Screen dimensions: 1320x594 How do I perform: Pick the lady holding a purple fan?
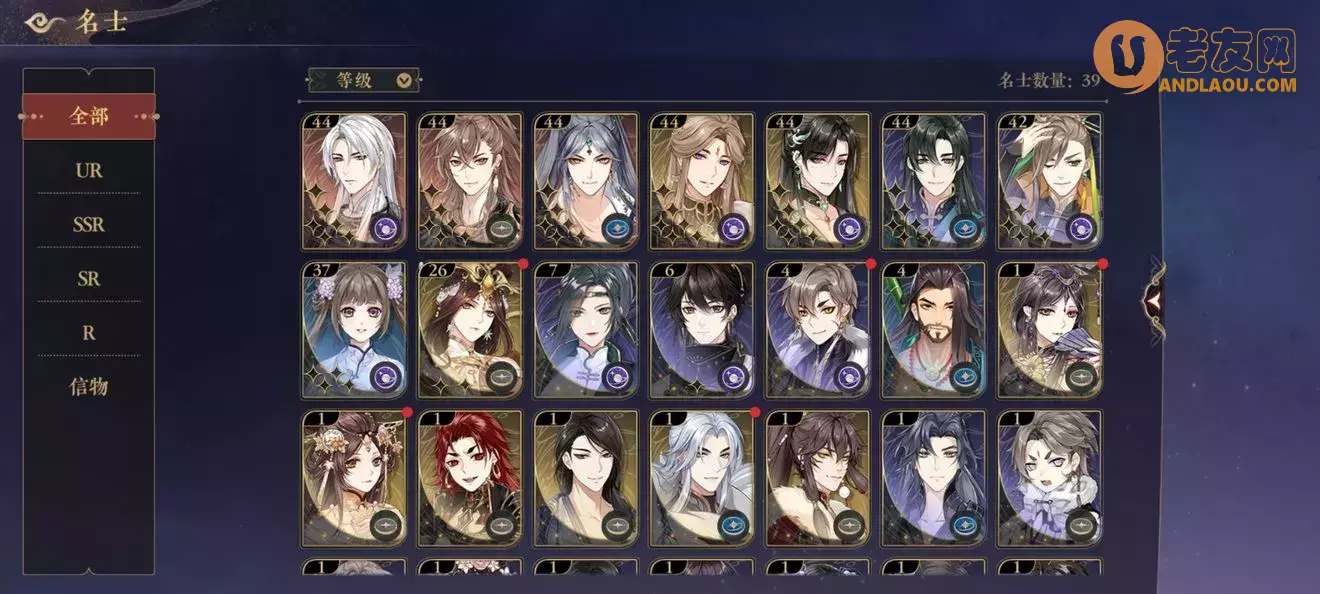[x=1050, y=329]
